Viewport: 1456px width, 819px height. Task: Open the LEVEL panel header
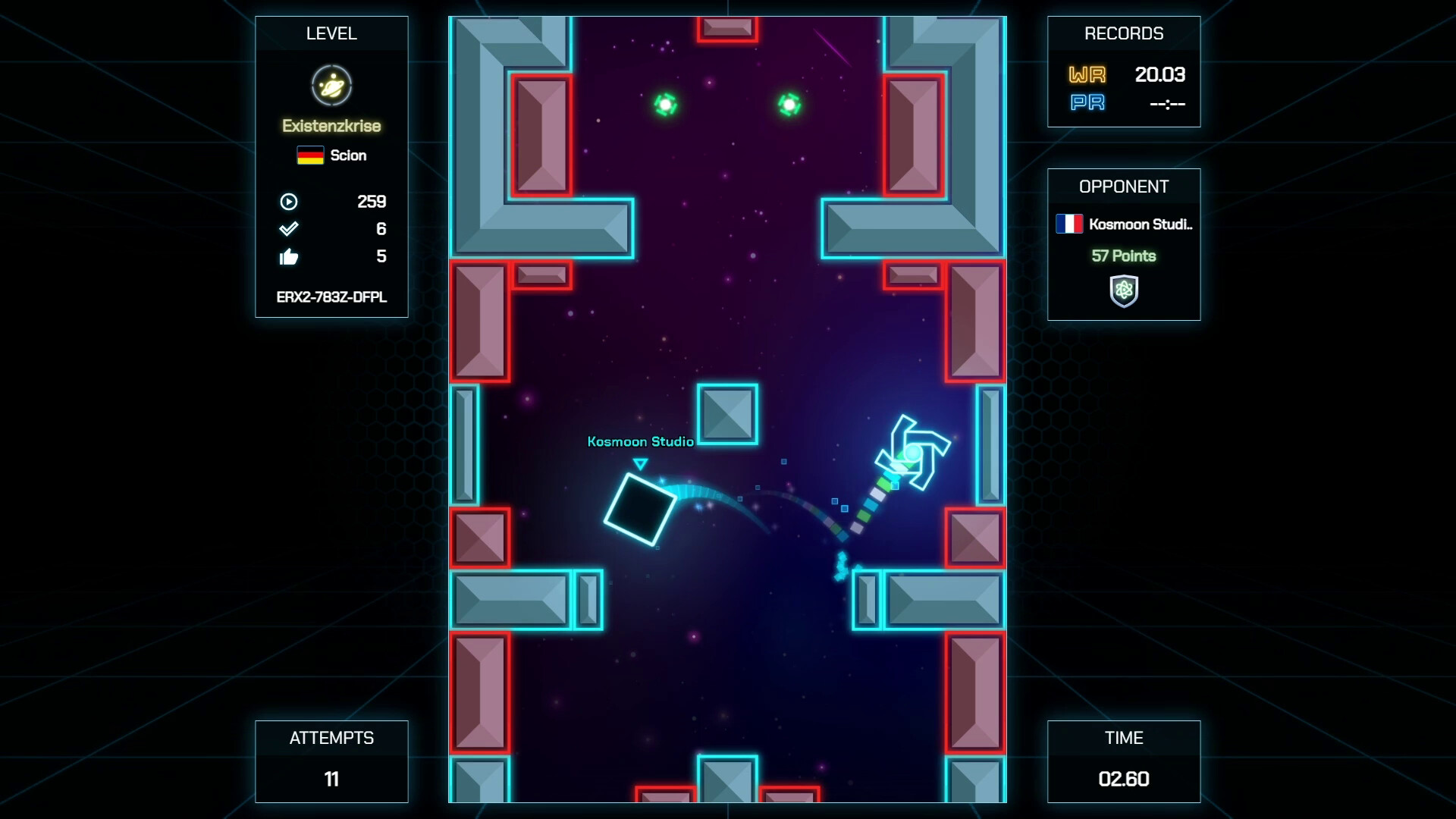point(332,33)
